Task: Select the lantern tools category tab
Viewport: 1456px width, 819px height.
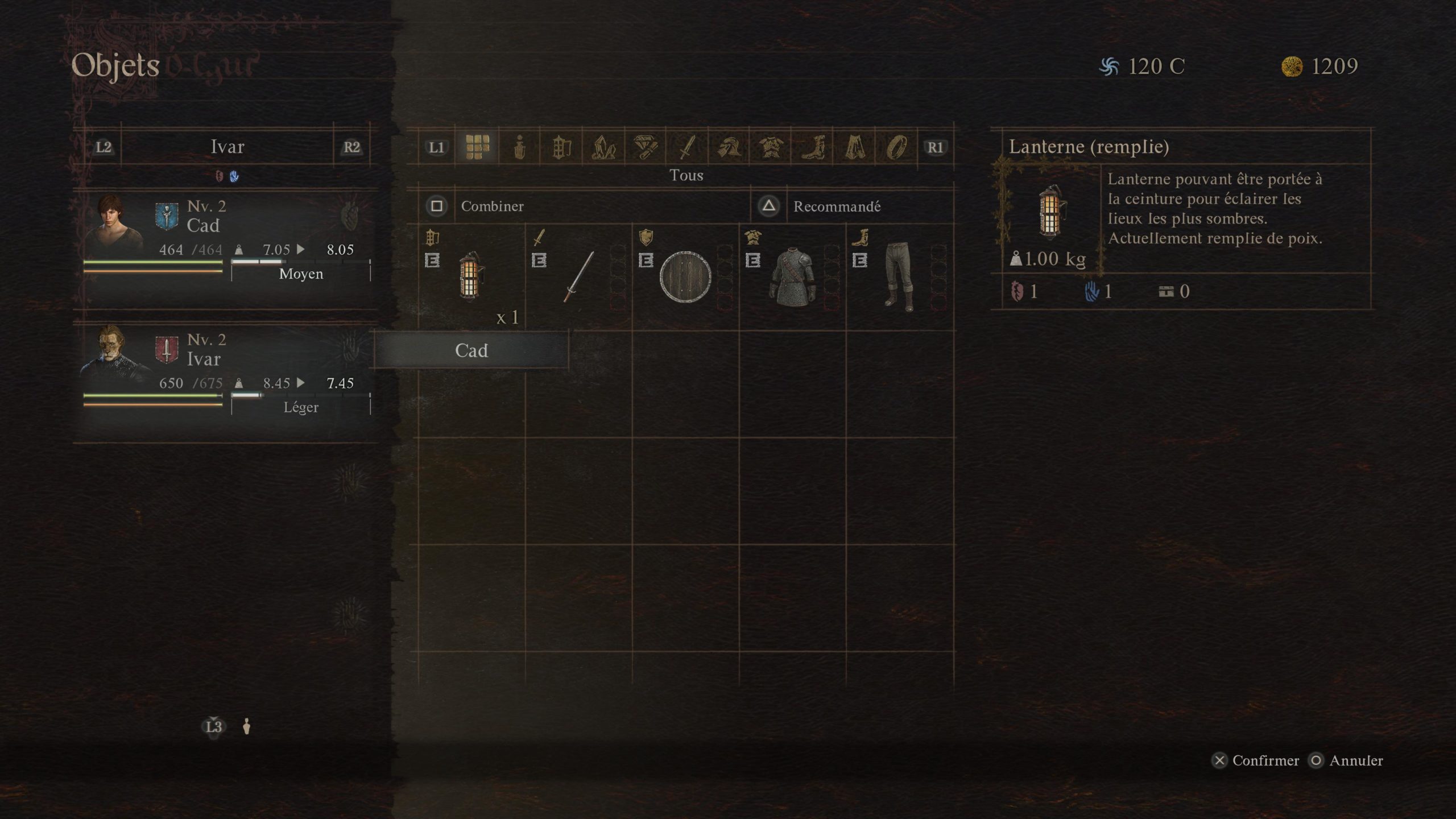Action: (x=561, y=148)
